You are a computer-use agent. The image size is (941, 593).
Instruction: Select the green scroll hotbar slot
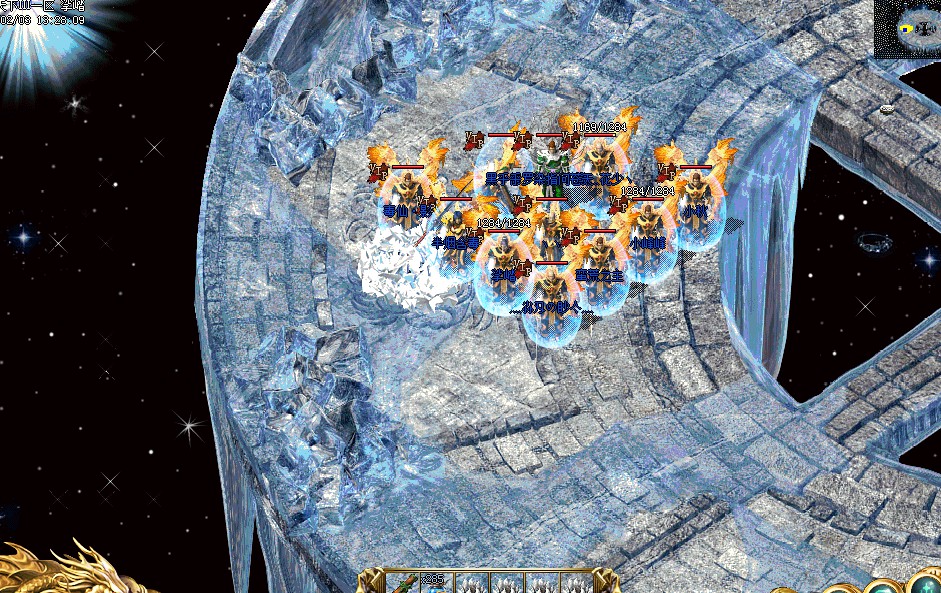pyautogui.click(x=401, y=583)
